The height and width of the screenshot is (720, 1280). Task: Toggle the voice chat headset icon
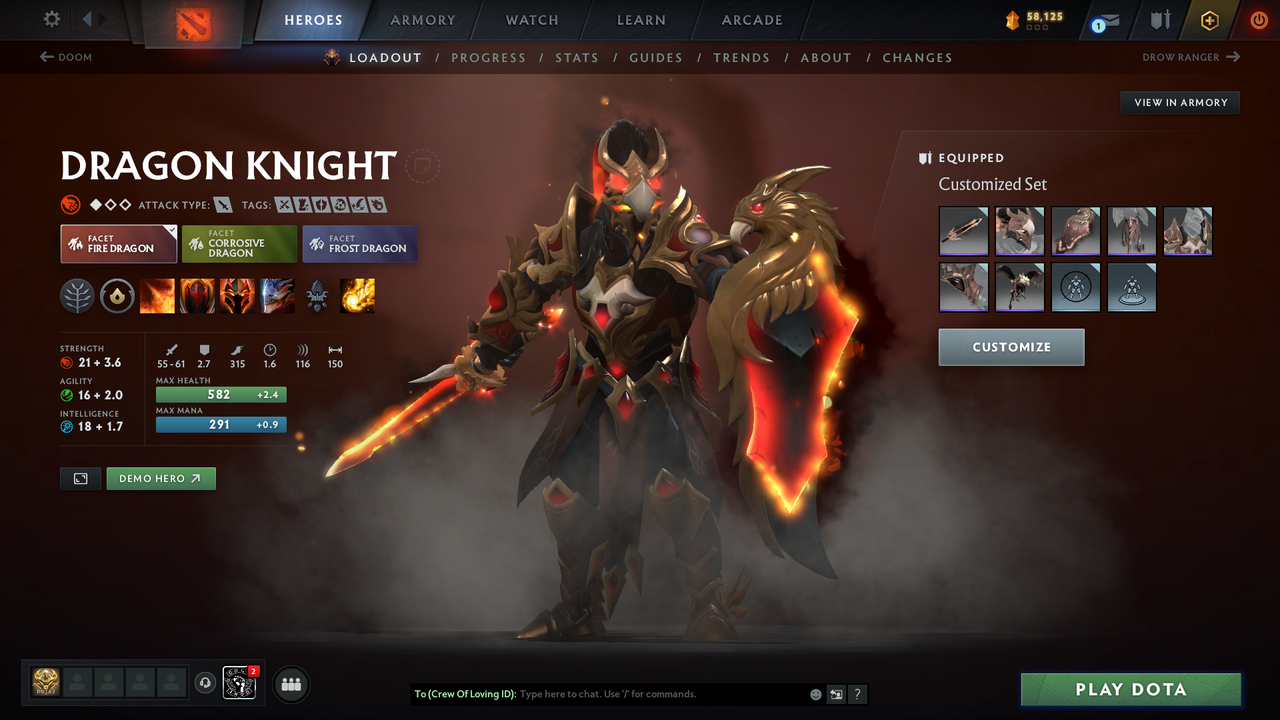click(x=206, y=683)
